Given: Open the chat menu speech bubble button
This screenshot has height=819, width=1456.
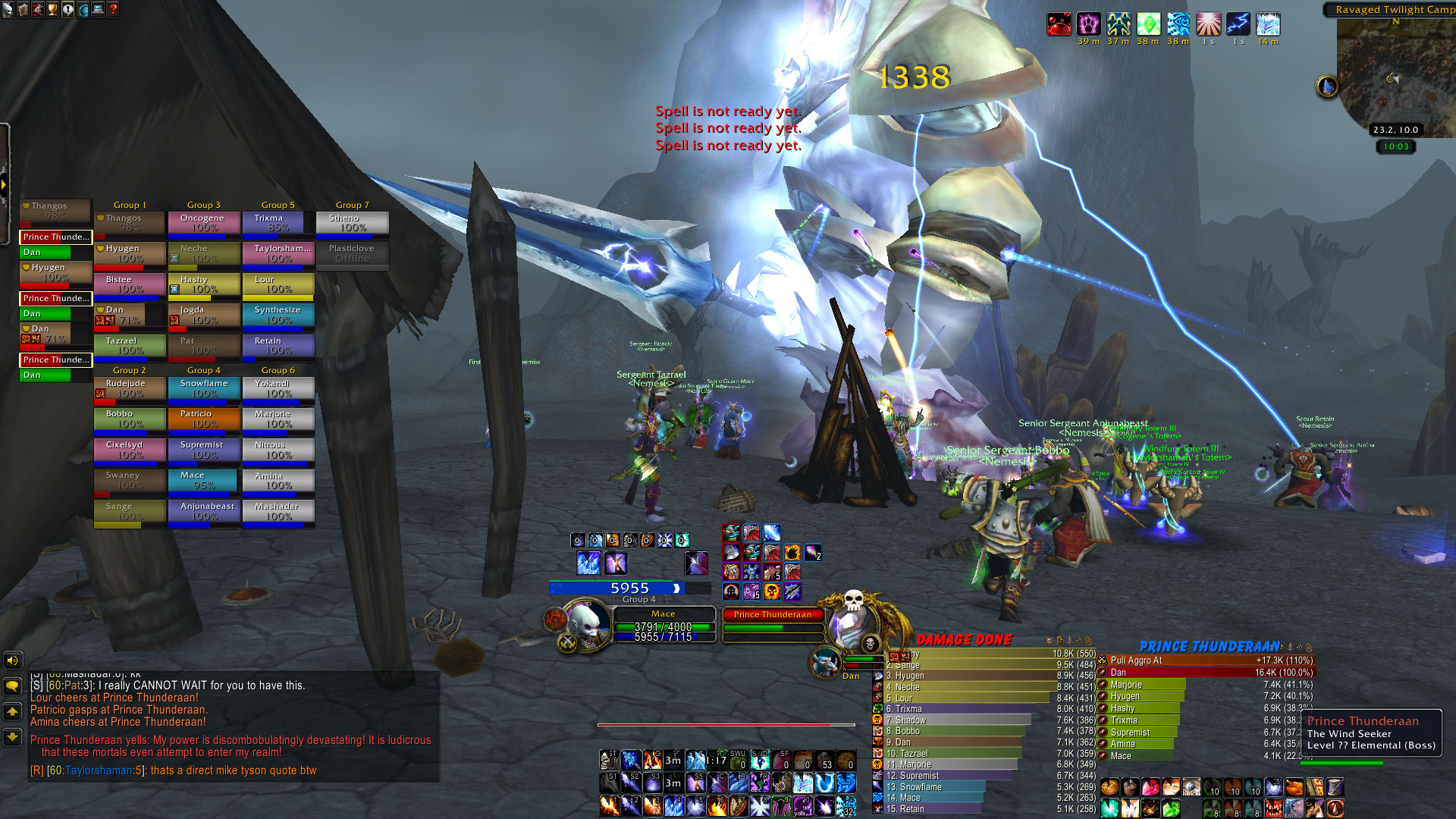Looking at the screenshot, I should (12, 686).
